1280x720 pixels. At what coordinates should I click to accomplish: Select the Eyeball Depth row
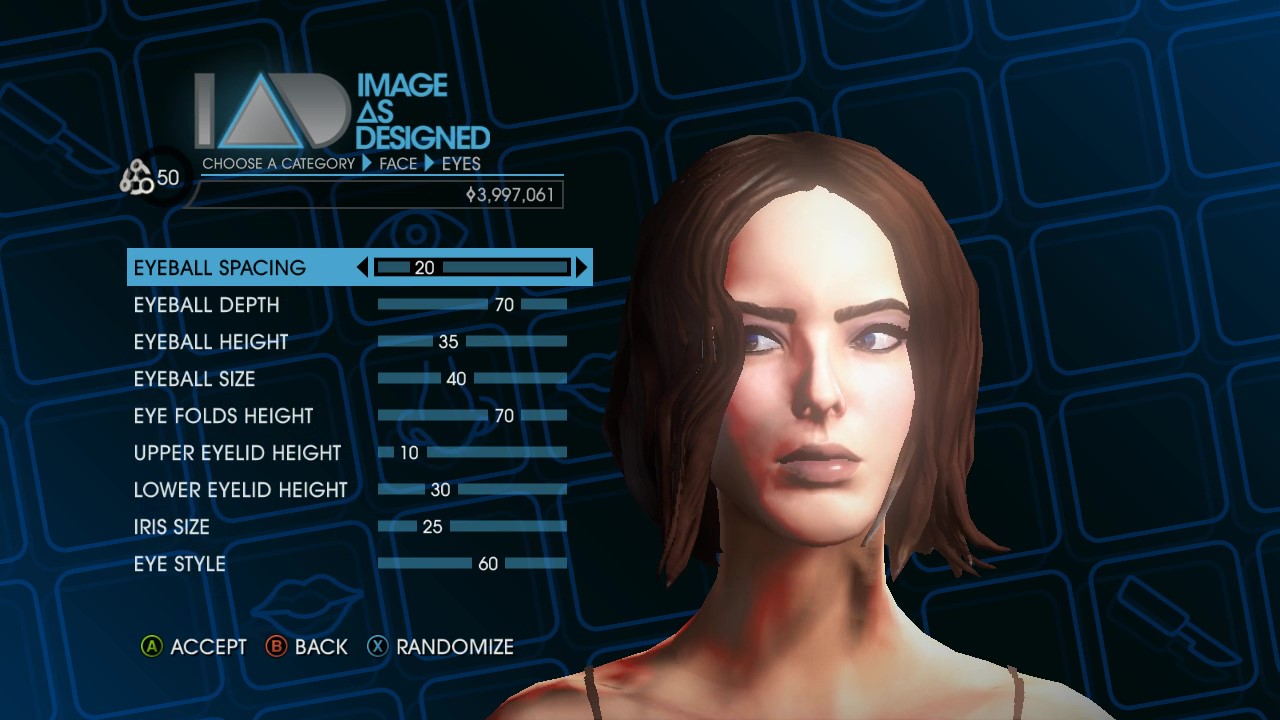coord(207,305)
